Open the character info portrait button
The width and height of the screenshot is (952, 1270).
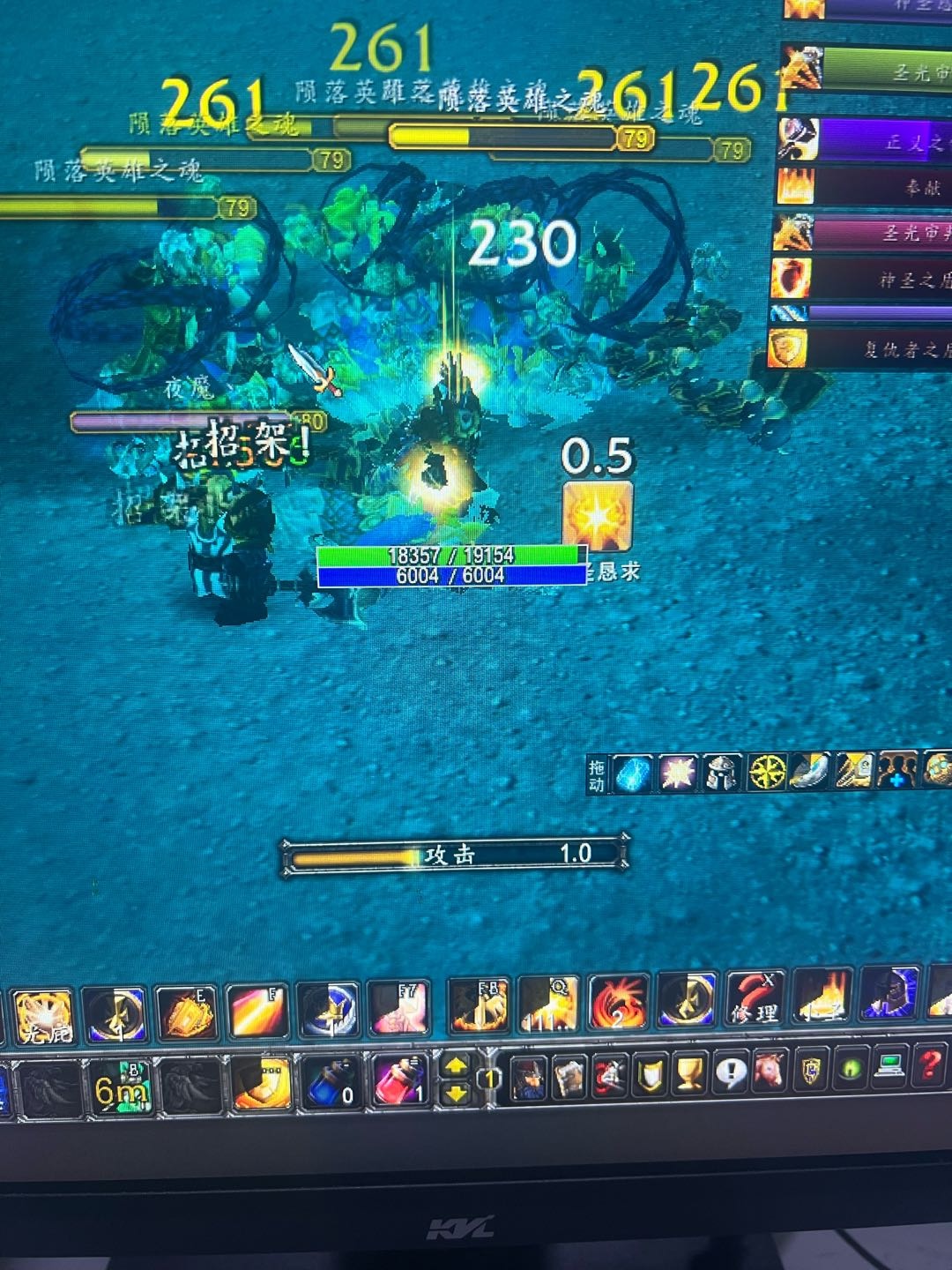(x=529, y=1079)
